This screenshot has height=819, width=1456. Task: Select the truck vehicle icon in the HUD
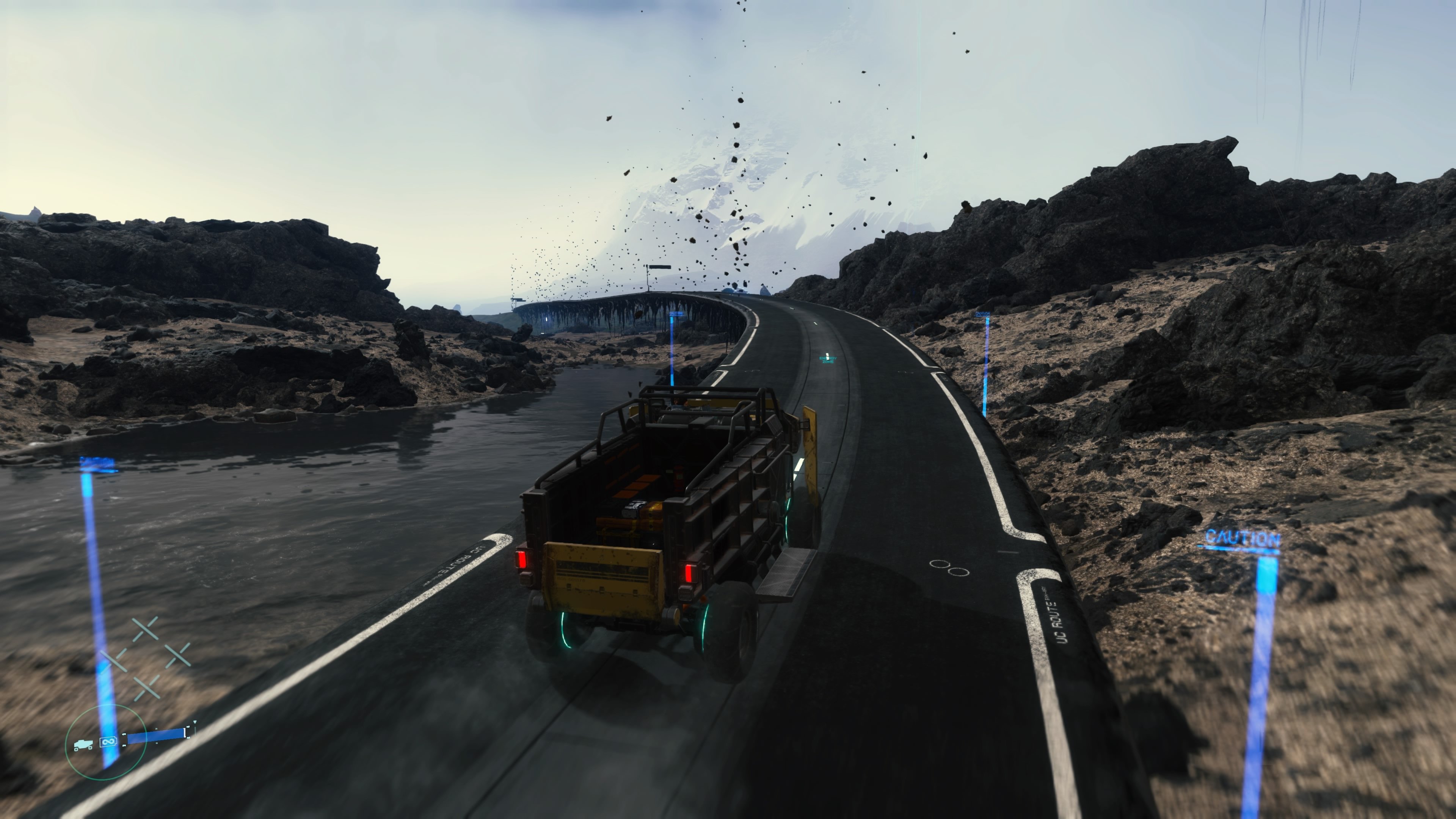pos(84,744)
